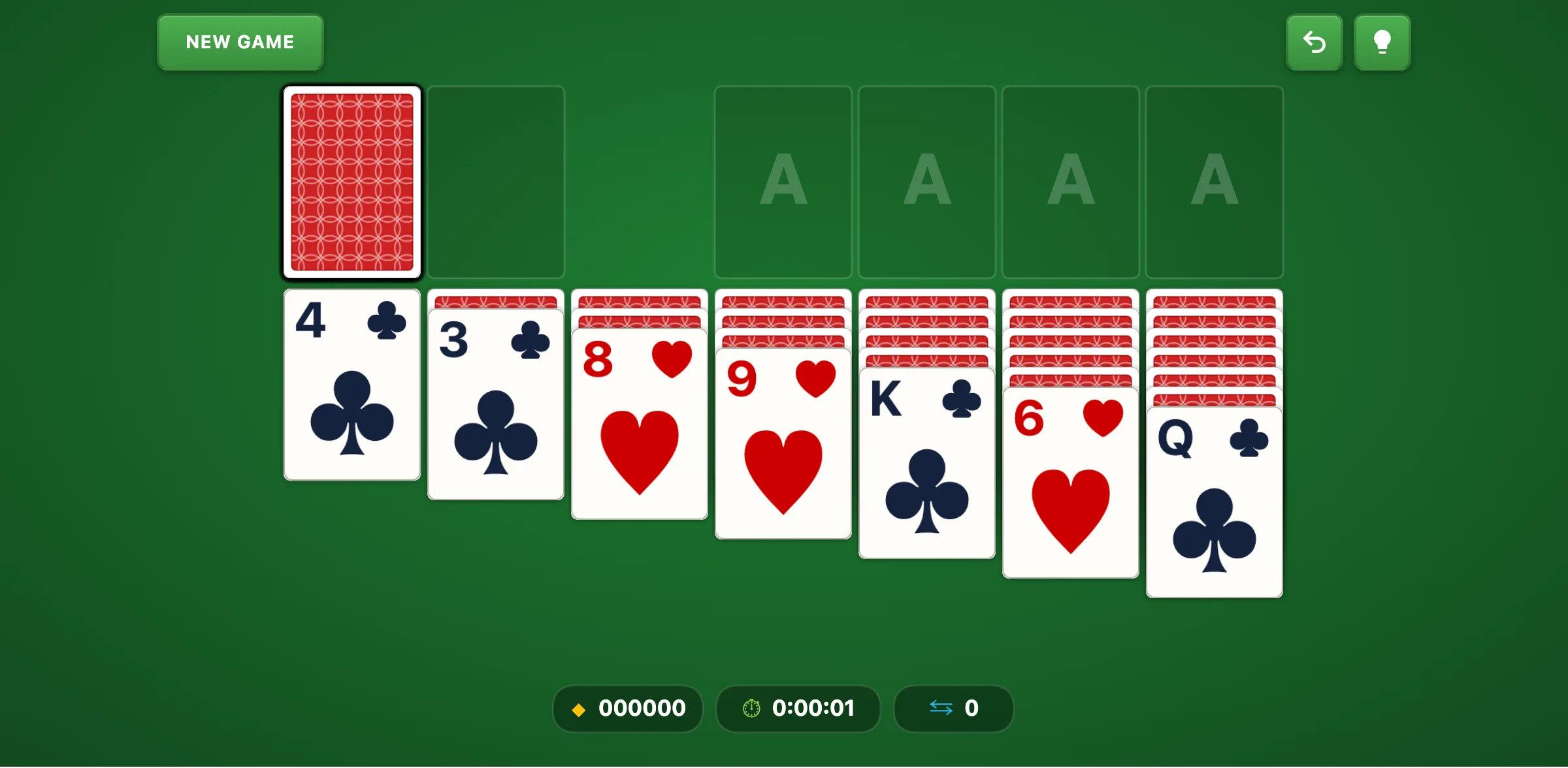Select the King of clubs
Screen dimensions: 1568x768
pos(926,464)
